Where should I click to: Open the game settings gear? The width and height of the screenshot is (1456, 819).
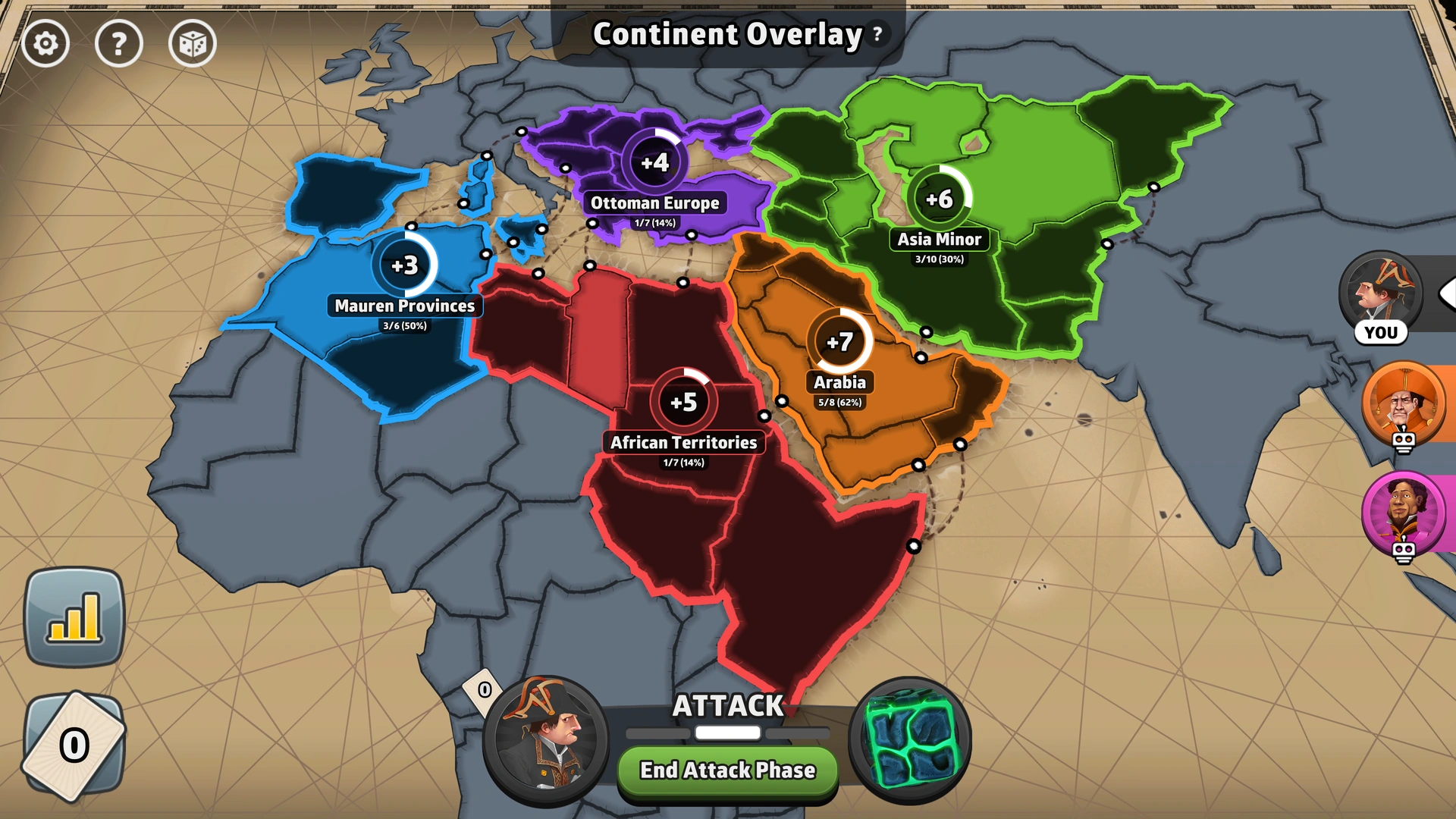45,43
